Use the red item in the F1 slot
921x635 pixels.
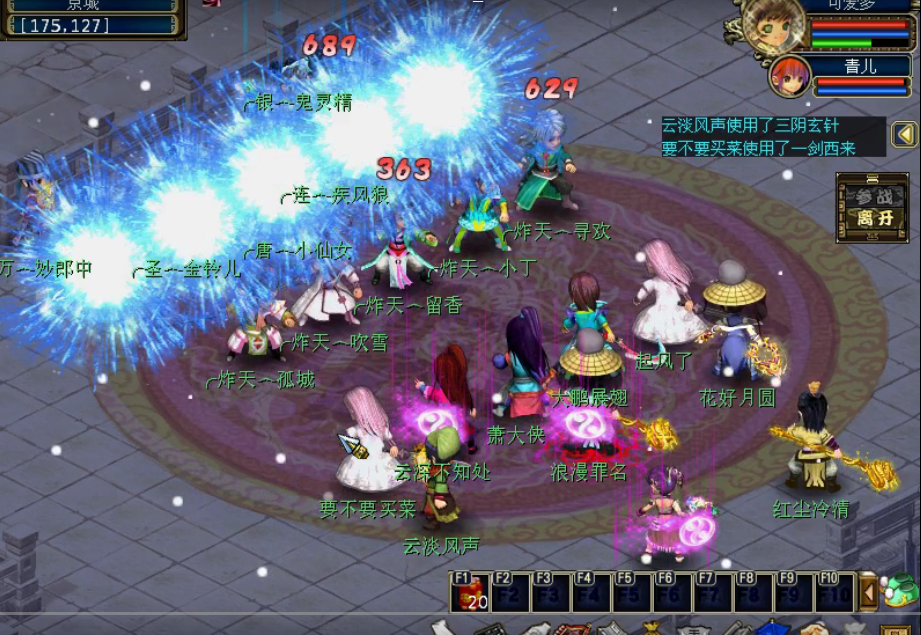(470, 593)
